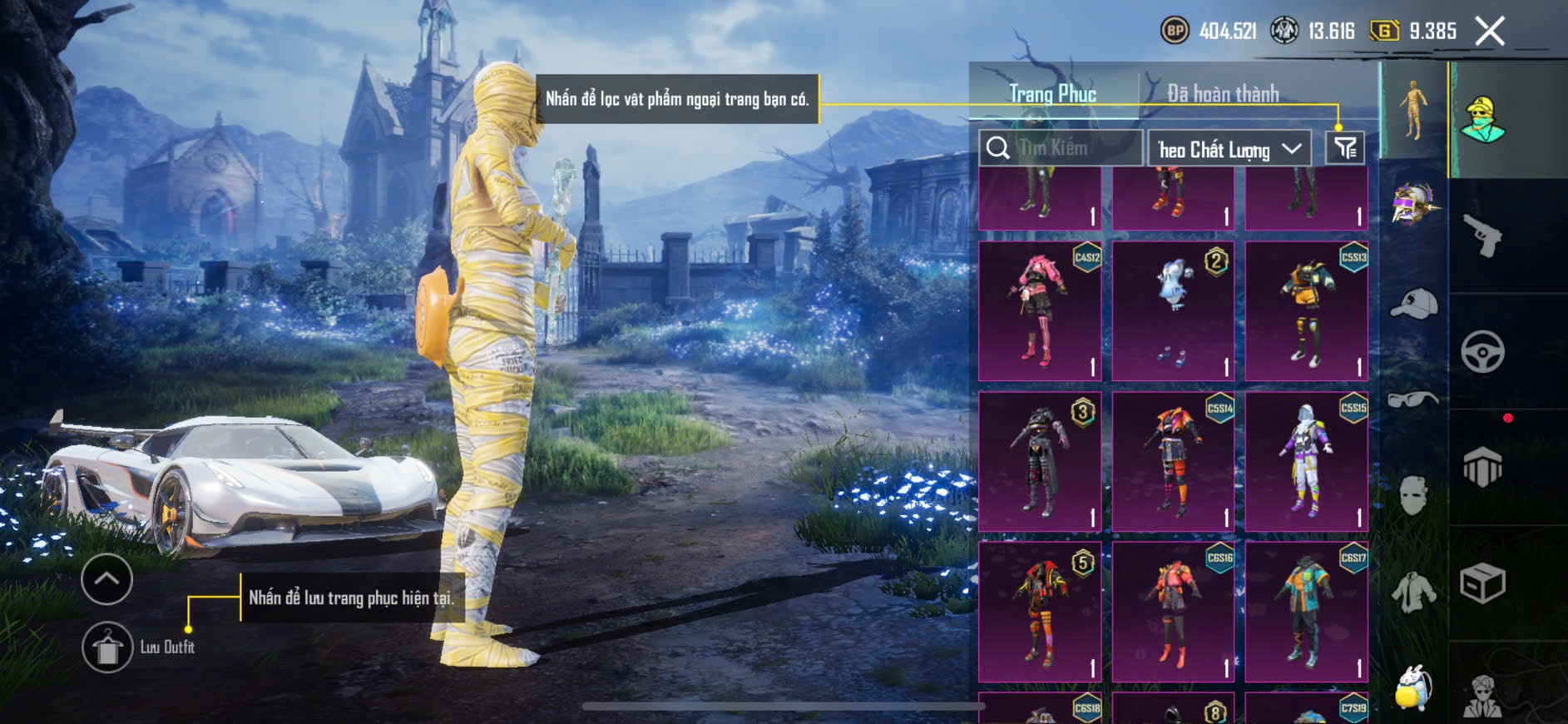Toggle the owned-items filter button
The width and height of the screenshot is (1568, 724).
tap(1344, 148)
